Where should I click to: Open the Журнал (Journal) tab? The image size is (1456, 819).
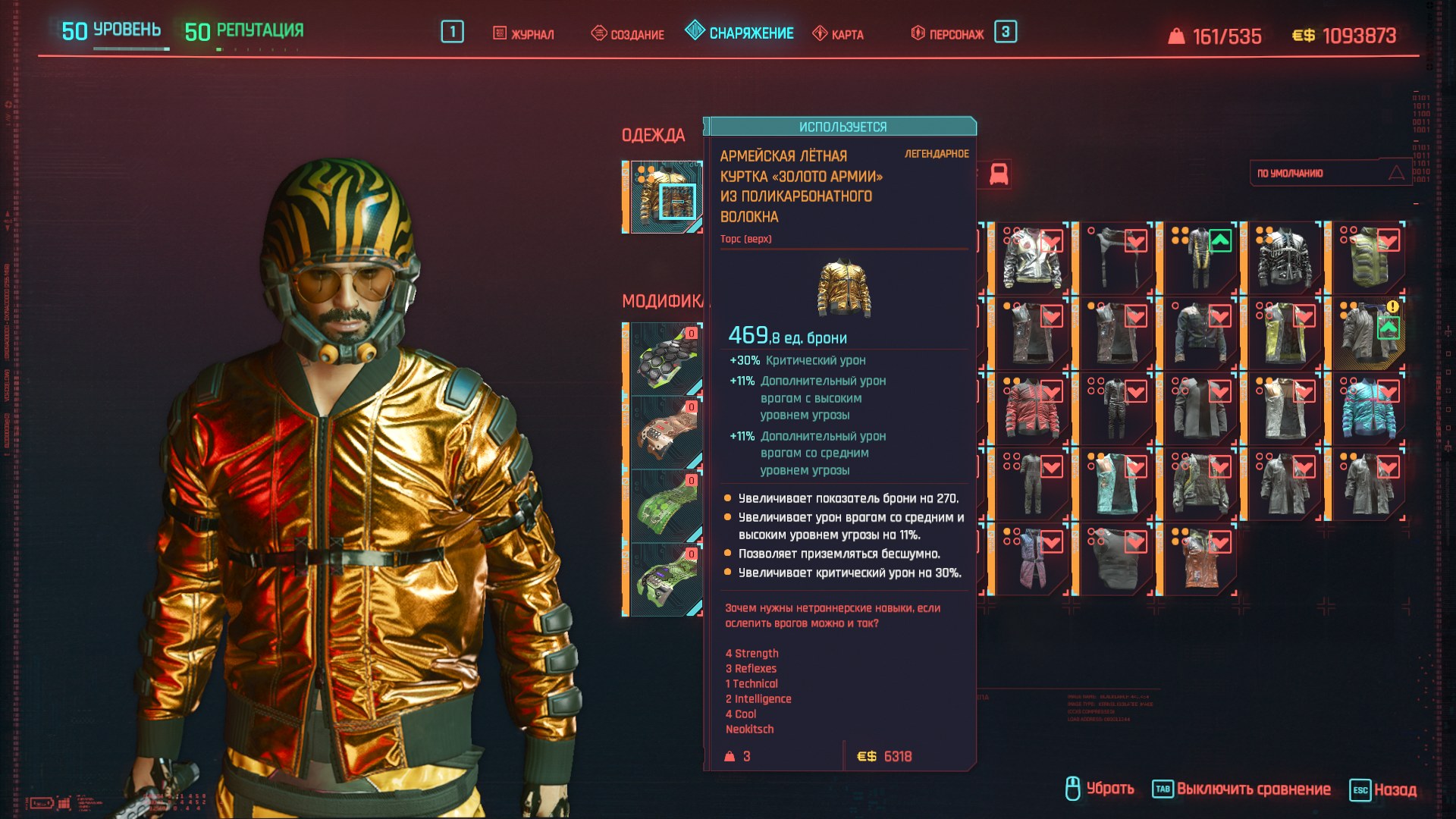pyautogui.click(x=524, y=34)
